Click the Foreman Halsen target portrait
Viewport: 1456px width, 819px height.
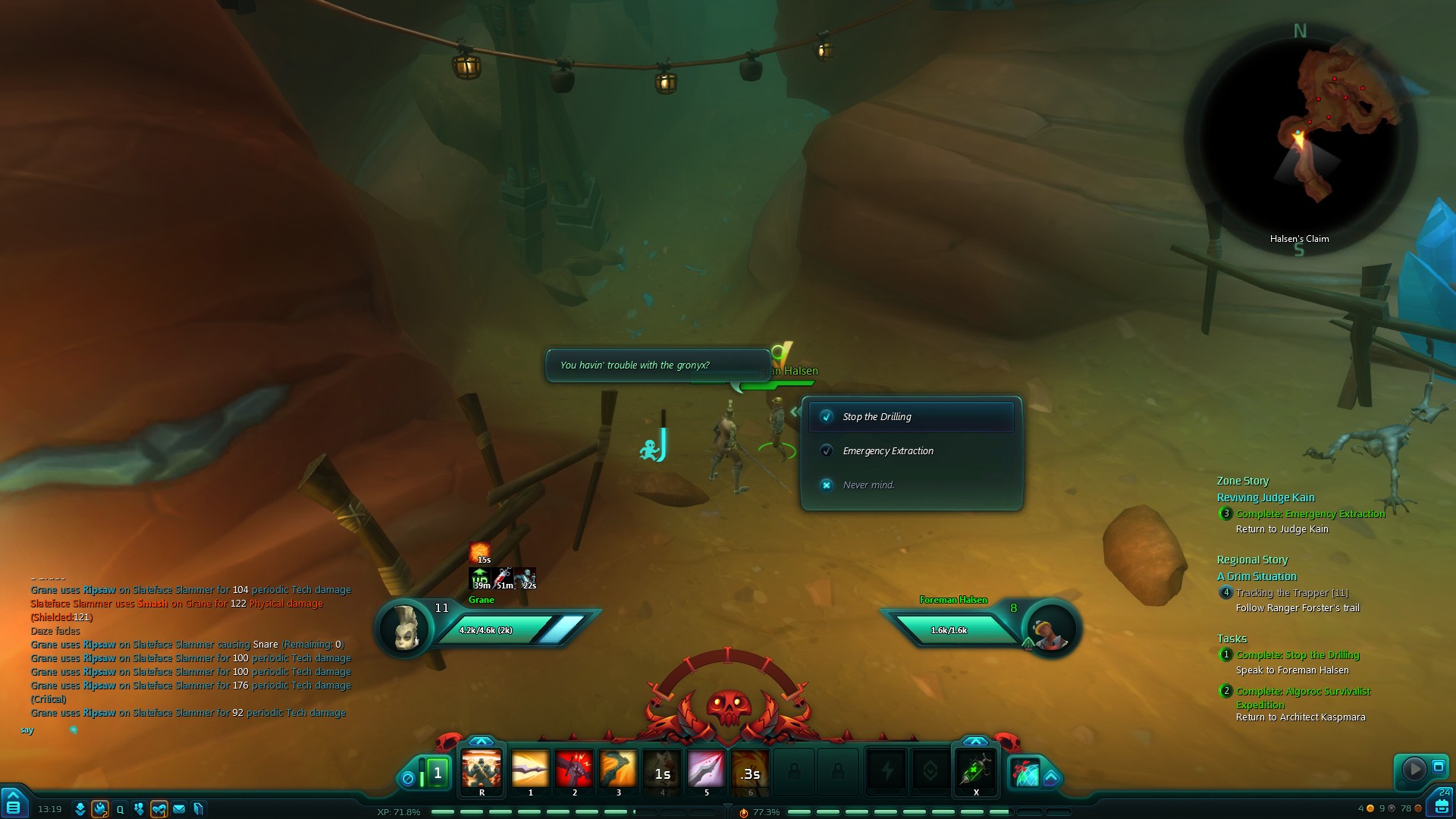[1050, 629]
